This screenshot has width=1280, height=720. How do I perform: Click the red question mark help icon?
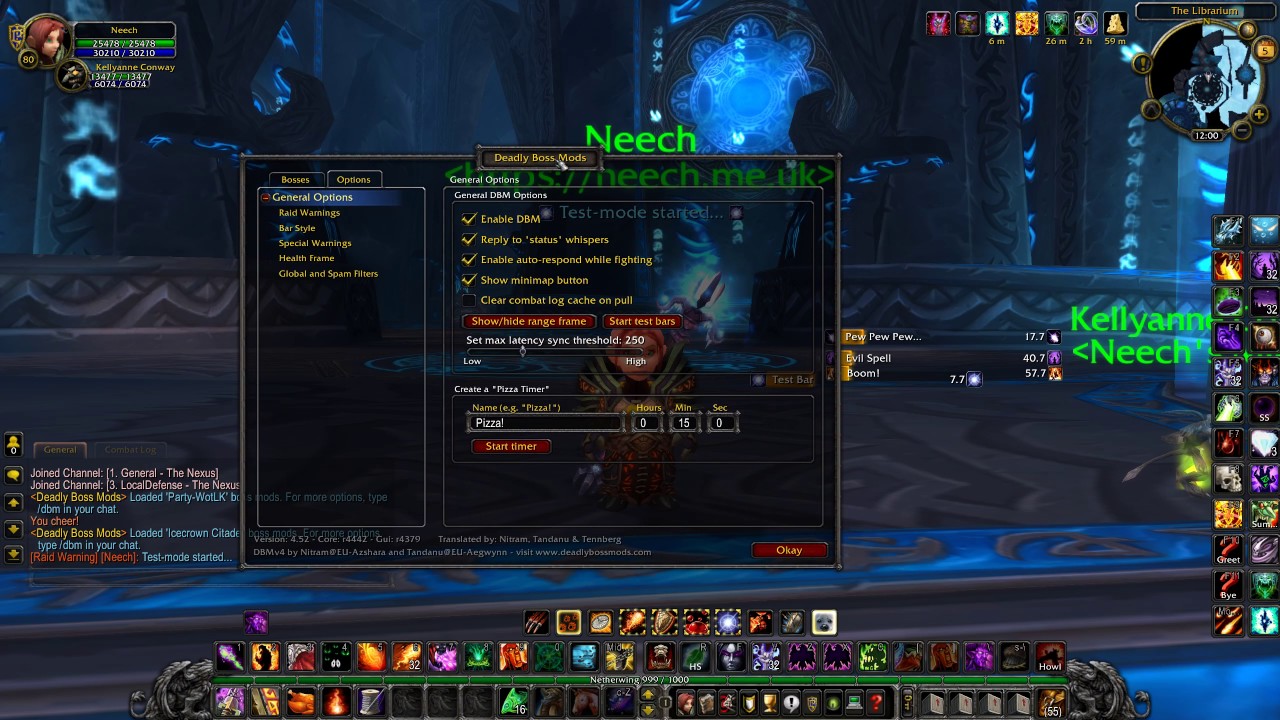(x=875, y=703)
